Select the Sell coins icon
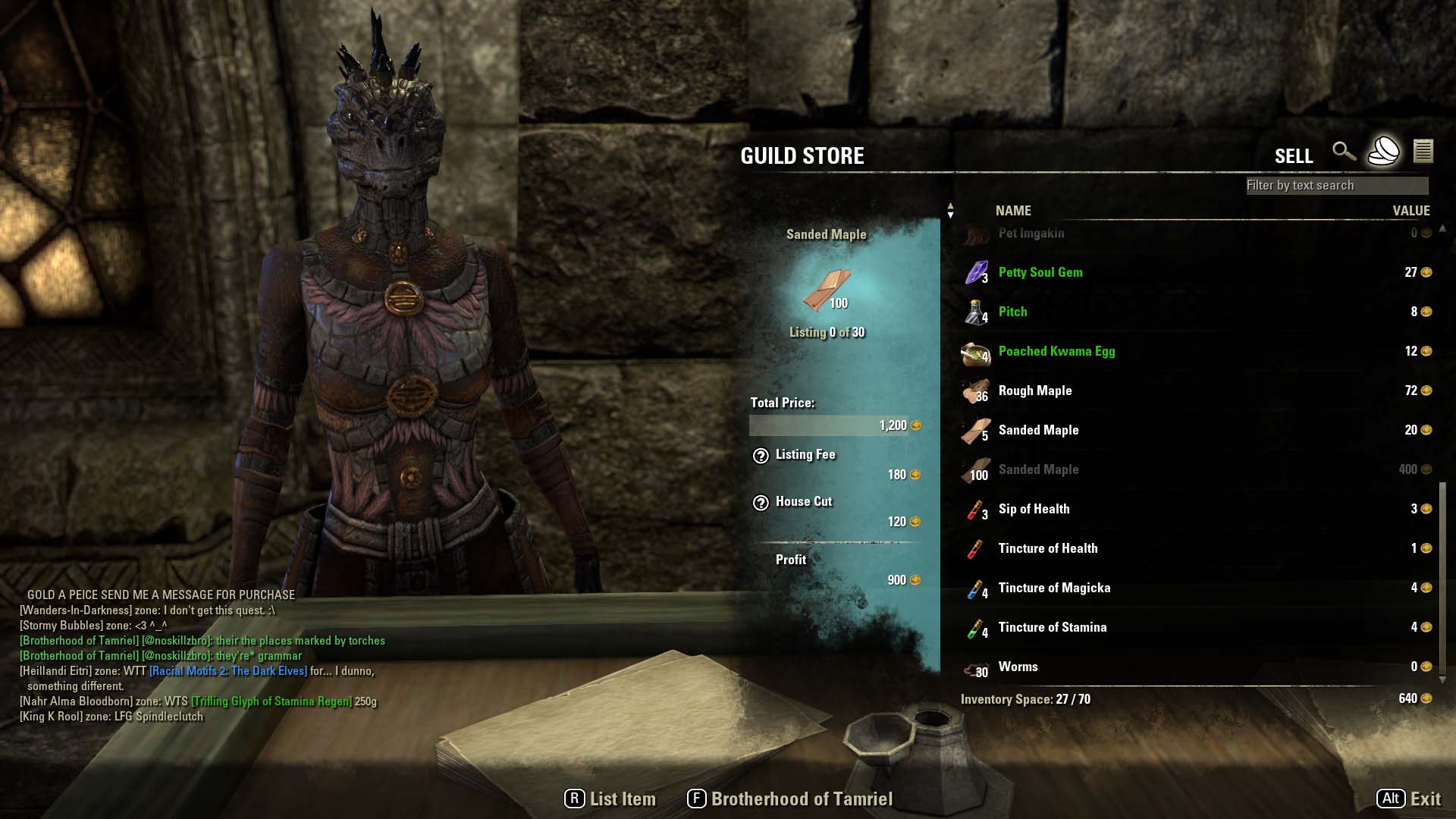The width and height of the screenshot is (1456, 819). pyautogui.click(x=1385, y=152)
